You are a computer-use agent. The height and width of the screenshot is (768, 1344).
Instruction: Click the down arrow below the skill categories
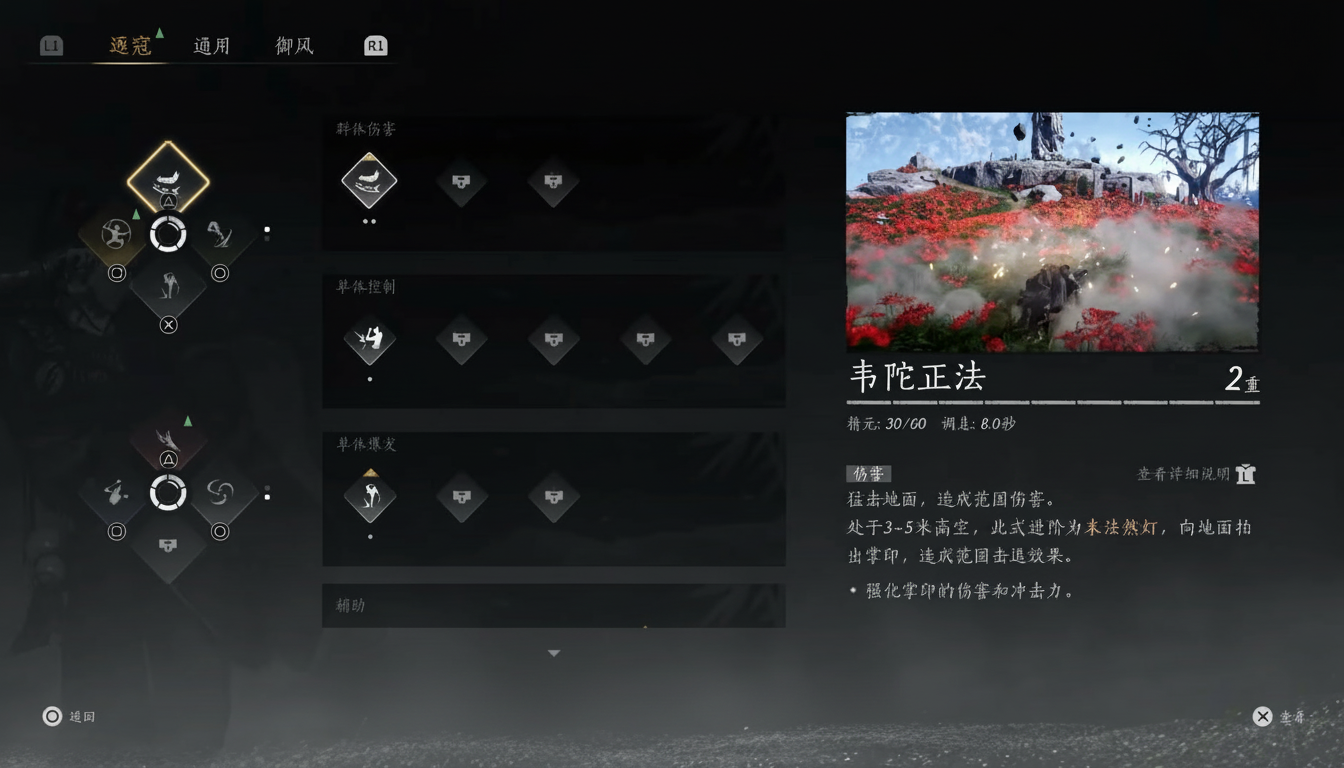click(x=553, y=652)
